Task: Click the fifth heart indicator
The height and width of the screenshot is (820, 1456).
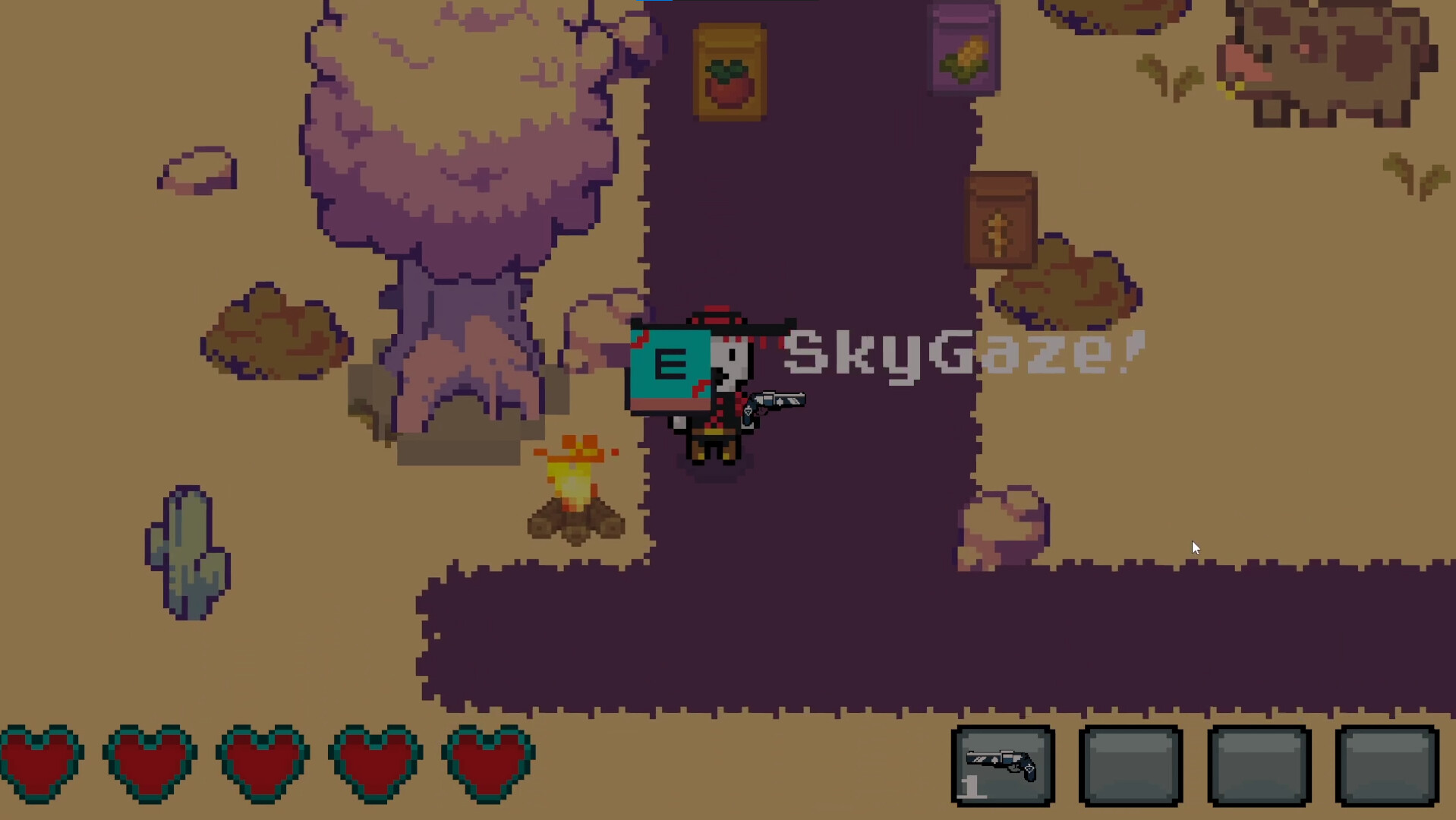Action: click(x=486, y=763)
